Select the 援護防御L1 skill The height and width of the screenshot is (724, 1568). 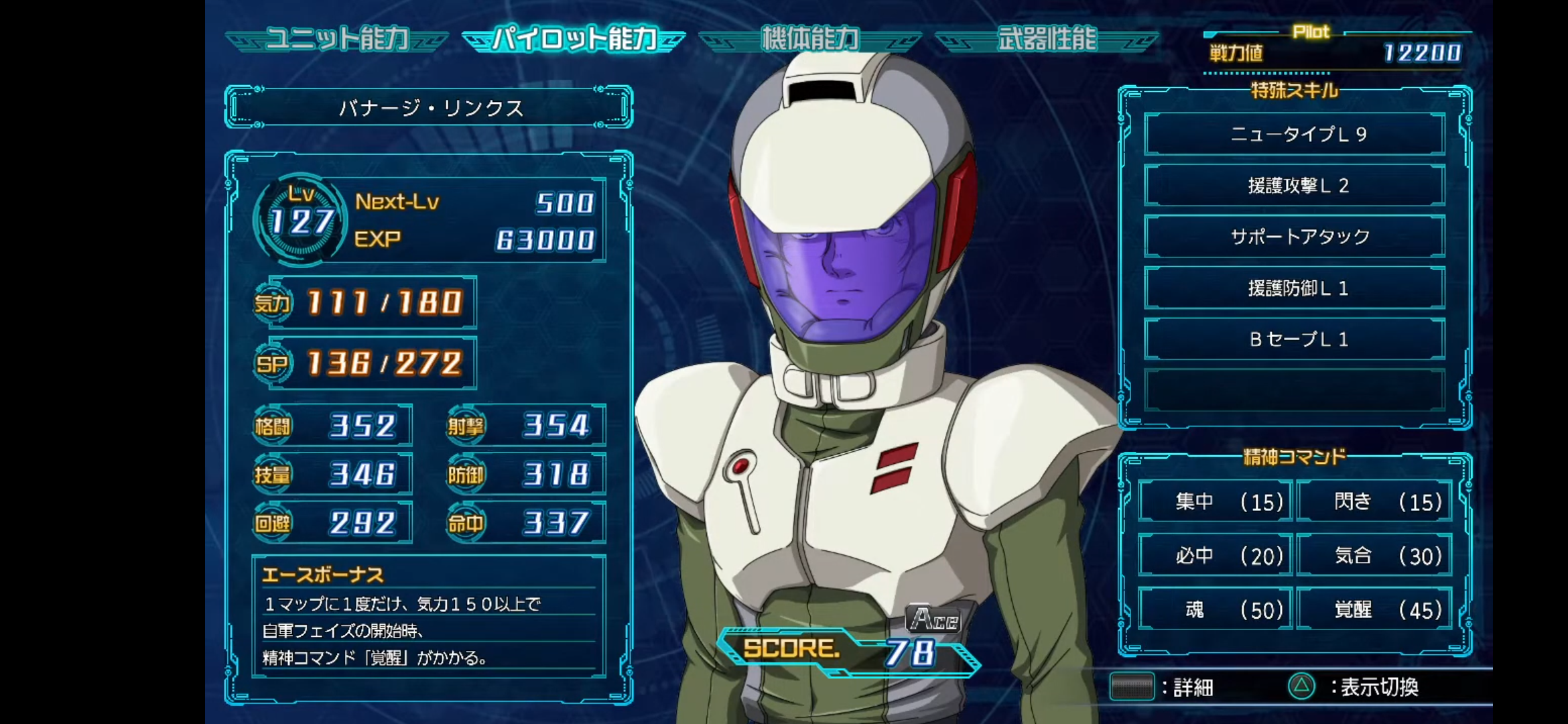coord(1295,288)
